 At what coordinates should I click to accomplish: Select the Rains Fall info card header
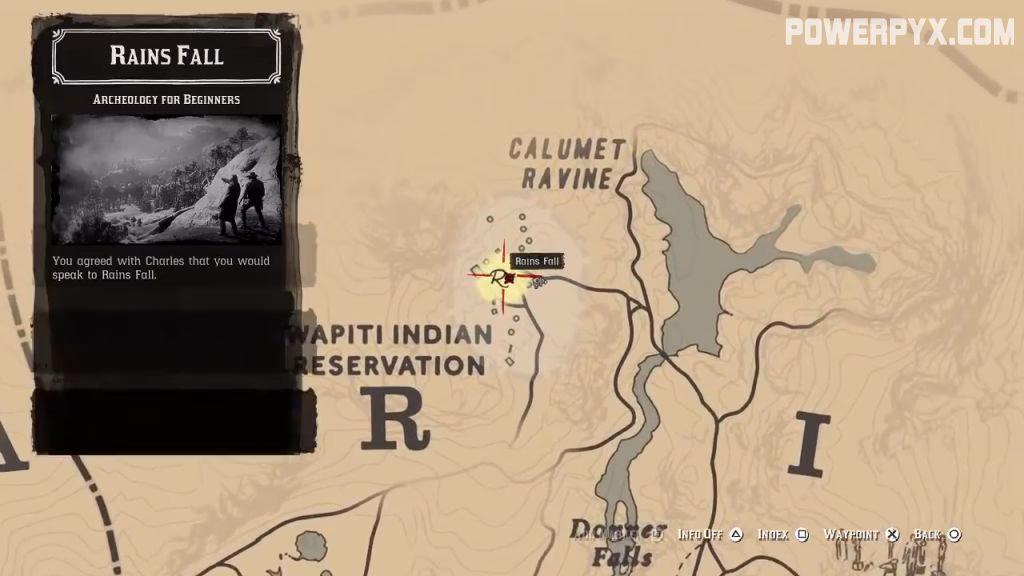point(166,56)
